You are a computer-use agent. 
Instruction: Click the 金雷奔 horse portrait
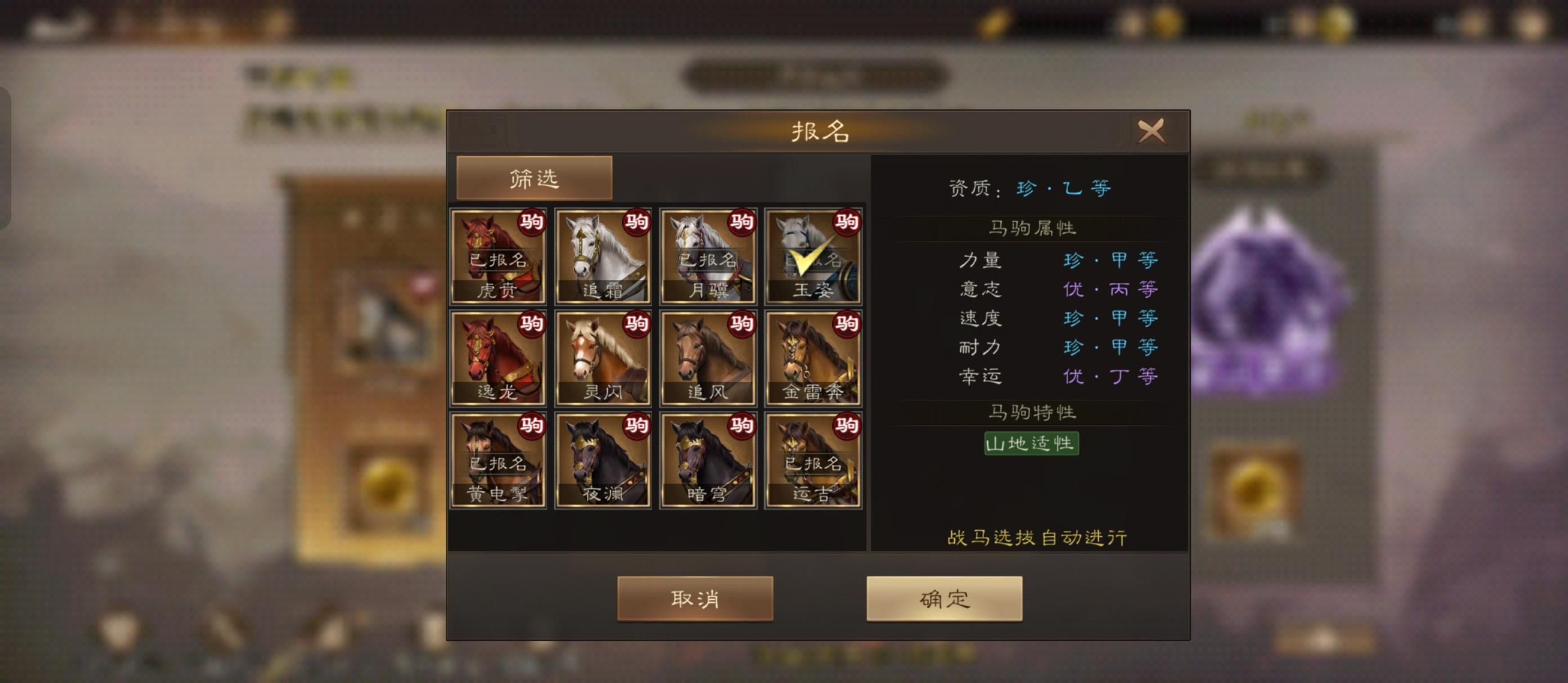[x=815, y=359]
